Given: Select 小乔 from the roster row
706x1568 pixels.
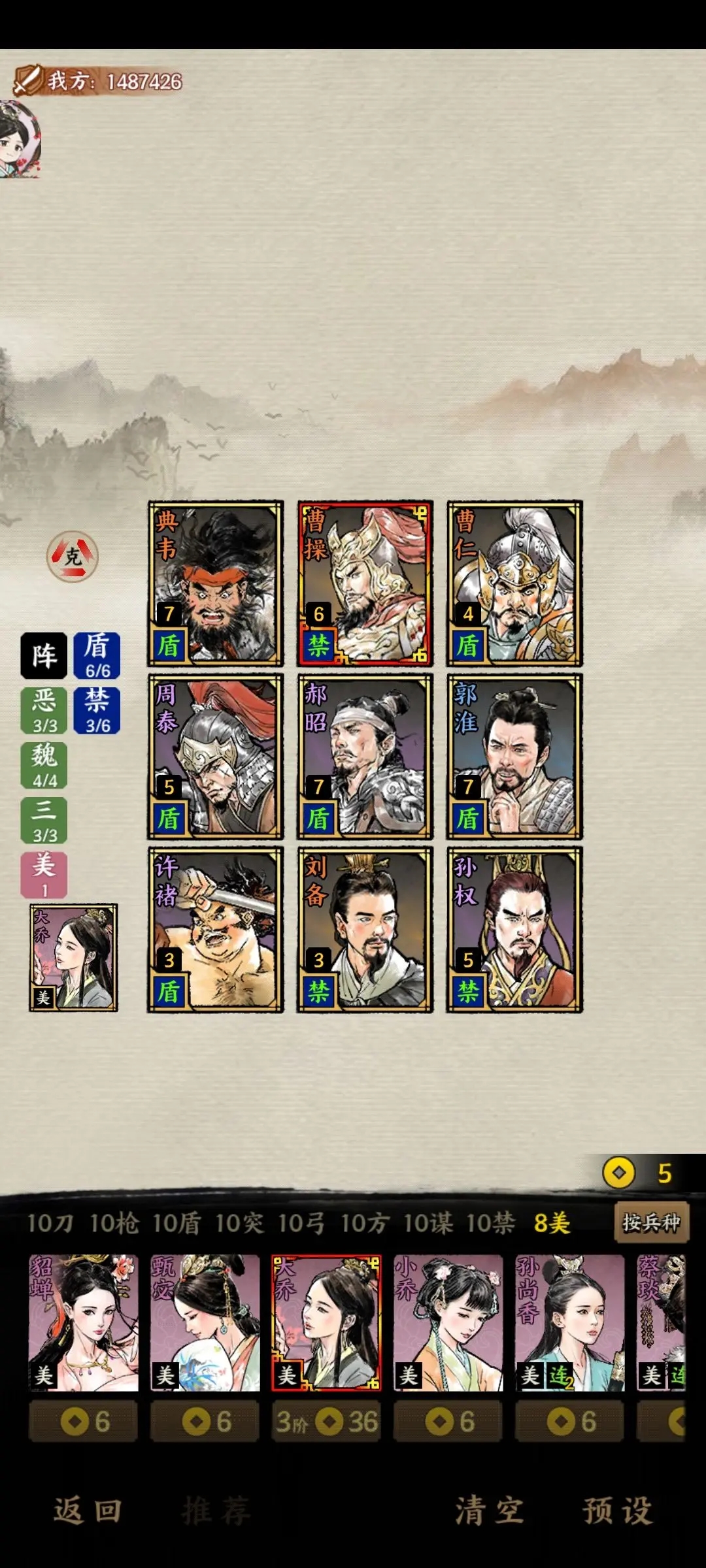Looking at the screenshot, I should point(448,1322).
